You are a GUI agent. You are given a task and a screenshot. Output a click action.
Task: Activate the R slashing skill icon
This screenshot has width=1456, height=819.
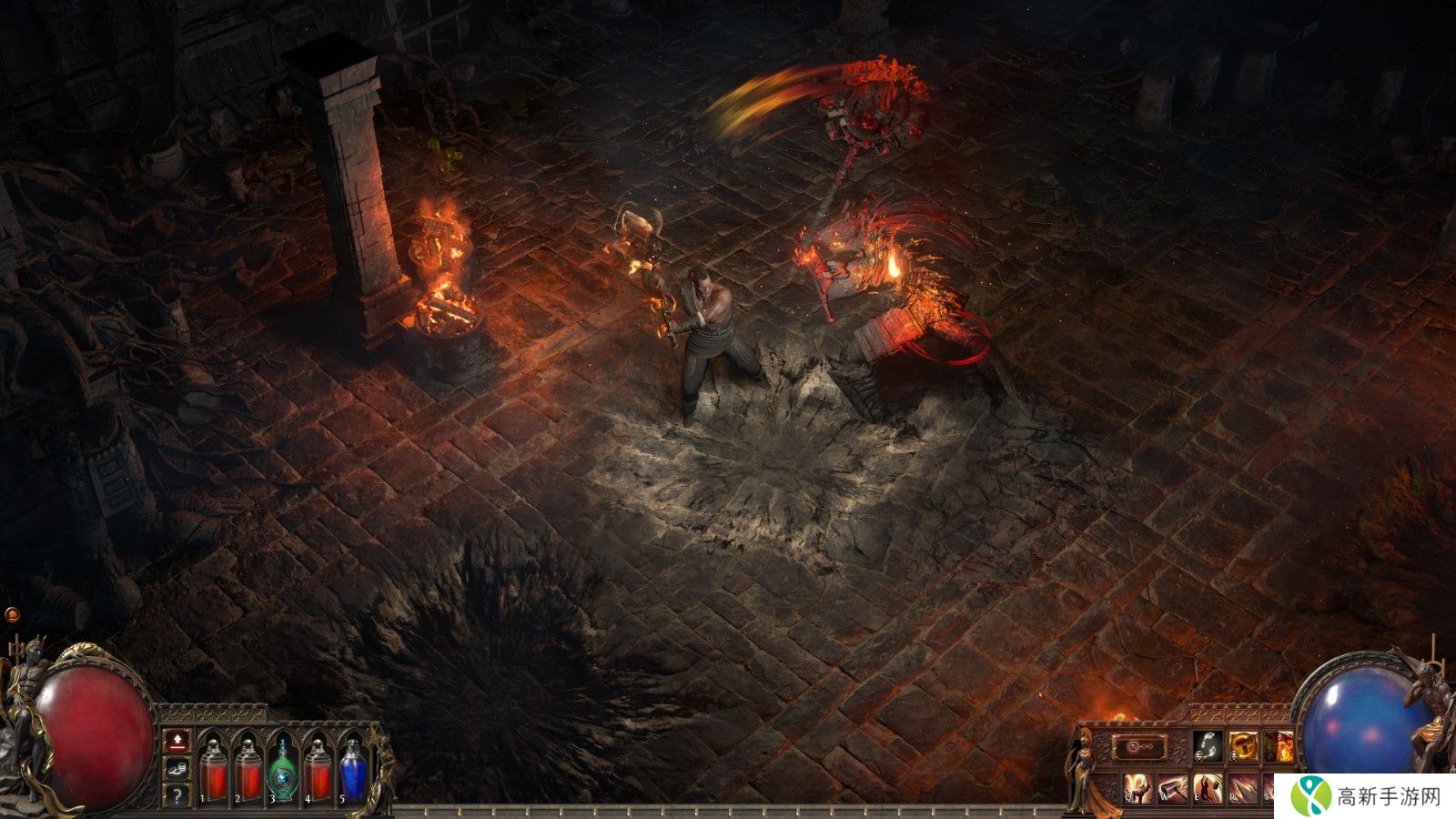click(x=1244, y=788)
